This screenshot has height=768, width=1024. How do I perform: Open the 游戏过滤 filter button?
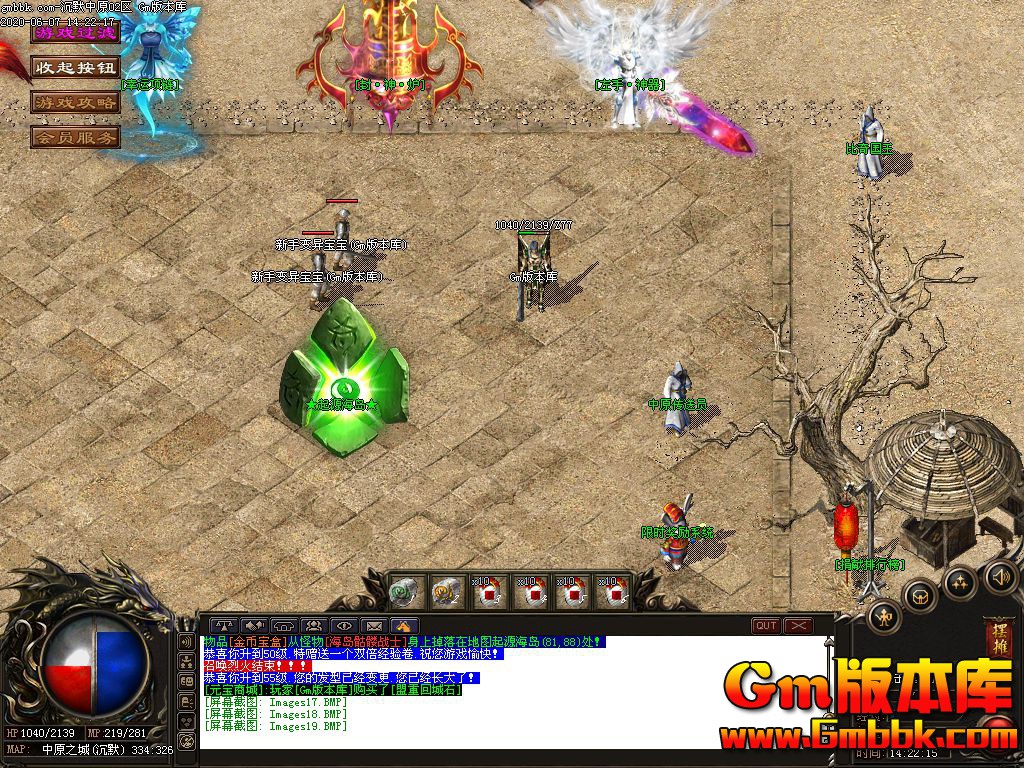[x=75, y=33]
